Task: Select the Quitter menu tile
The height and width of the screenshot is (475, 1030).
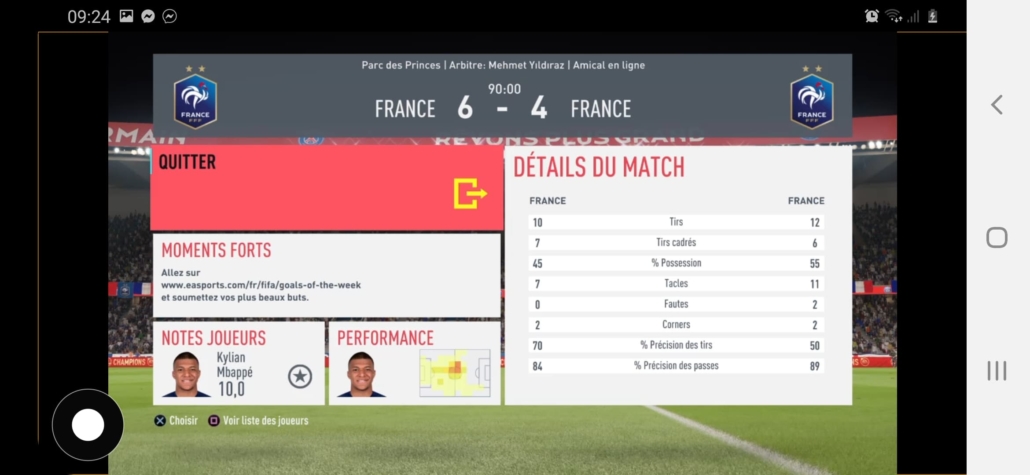Action: (x=326, y=188)
